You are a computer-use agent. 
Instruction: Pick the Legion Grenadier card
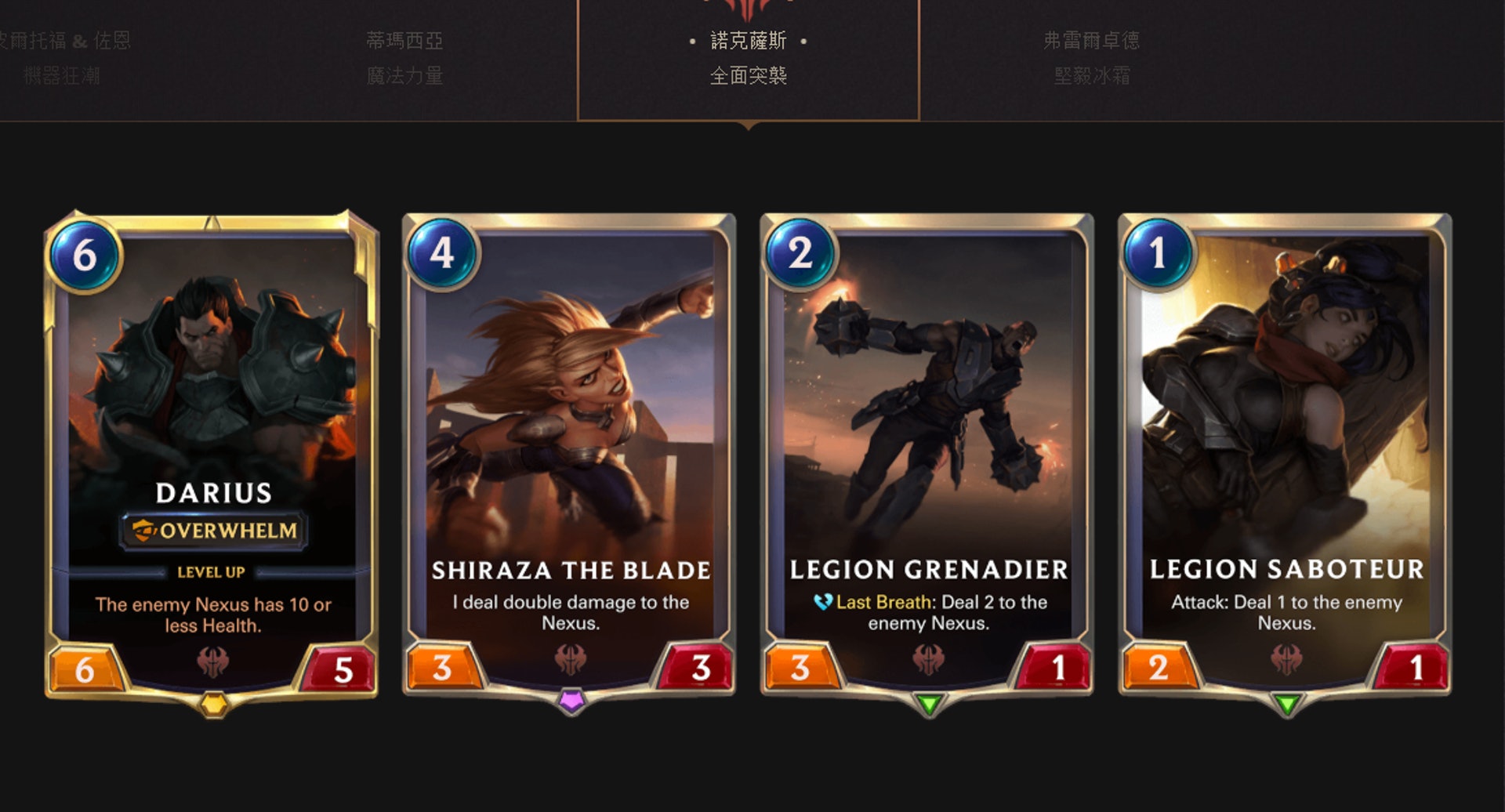pos(927,455)
